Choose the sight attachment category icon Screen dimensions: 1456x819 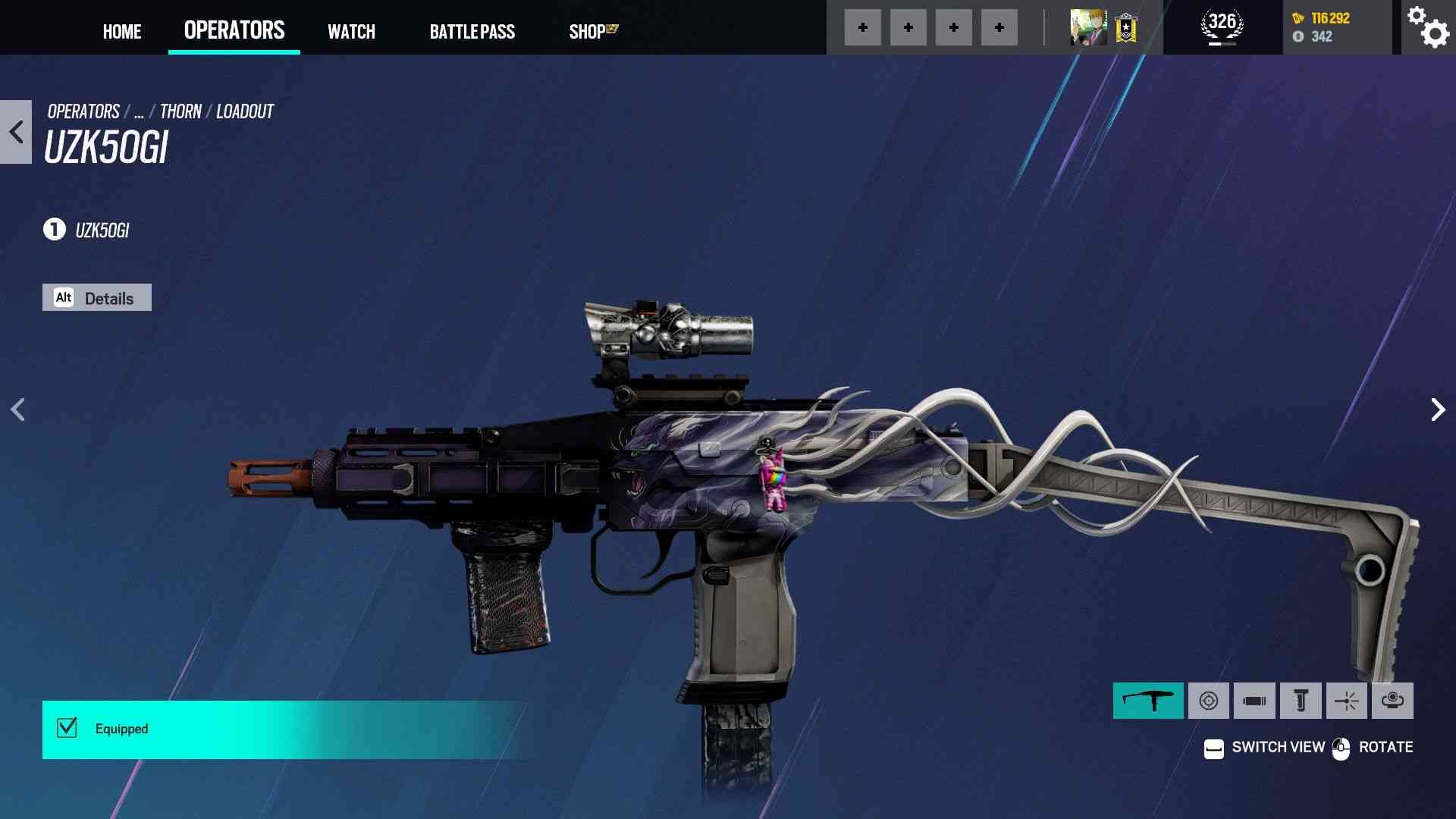point(1209,701)
